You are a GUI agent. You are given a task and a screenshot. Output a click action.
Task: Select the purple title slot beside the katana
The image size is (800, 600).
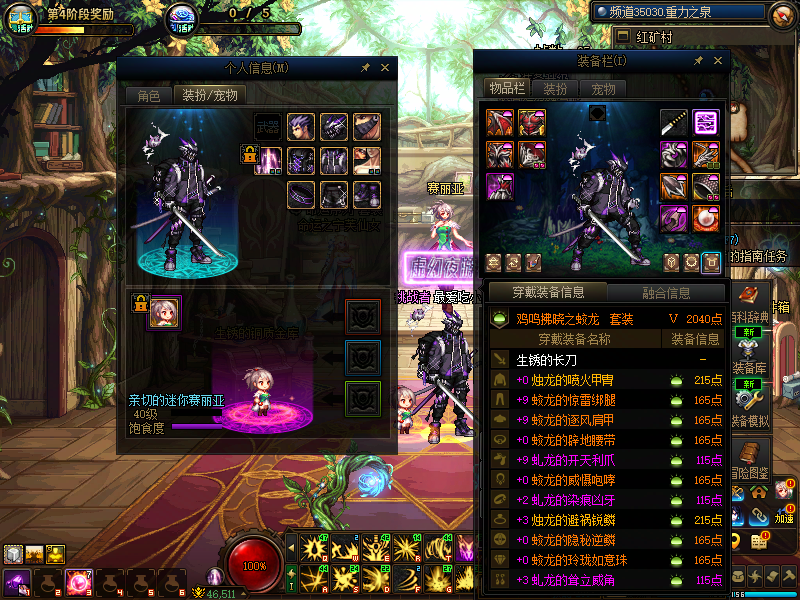tap(707, 123)
